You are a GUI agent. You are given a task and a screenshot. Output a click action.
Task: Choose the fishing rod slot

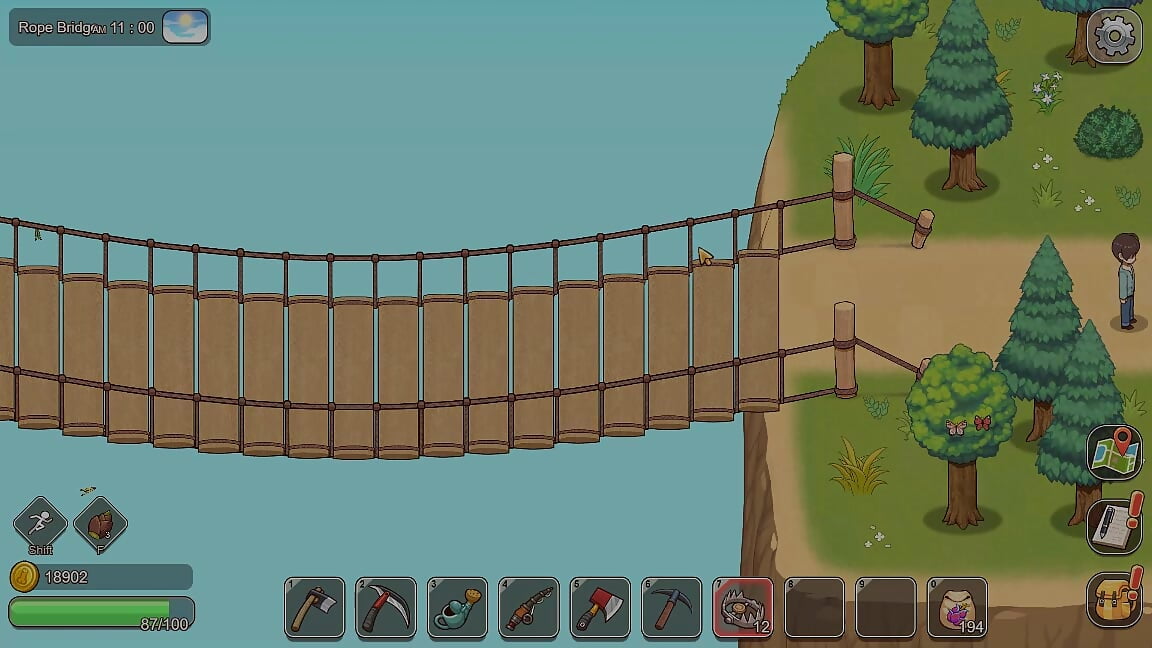(x=529, y=607)
